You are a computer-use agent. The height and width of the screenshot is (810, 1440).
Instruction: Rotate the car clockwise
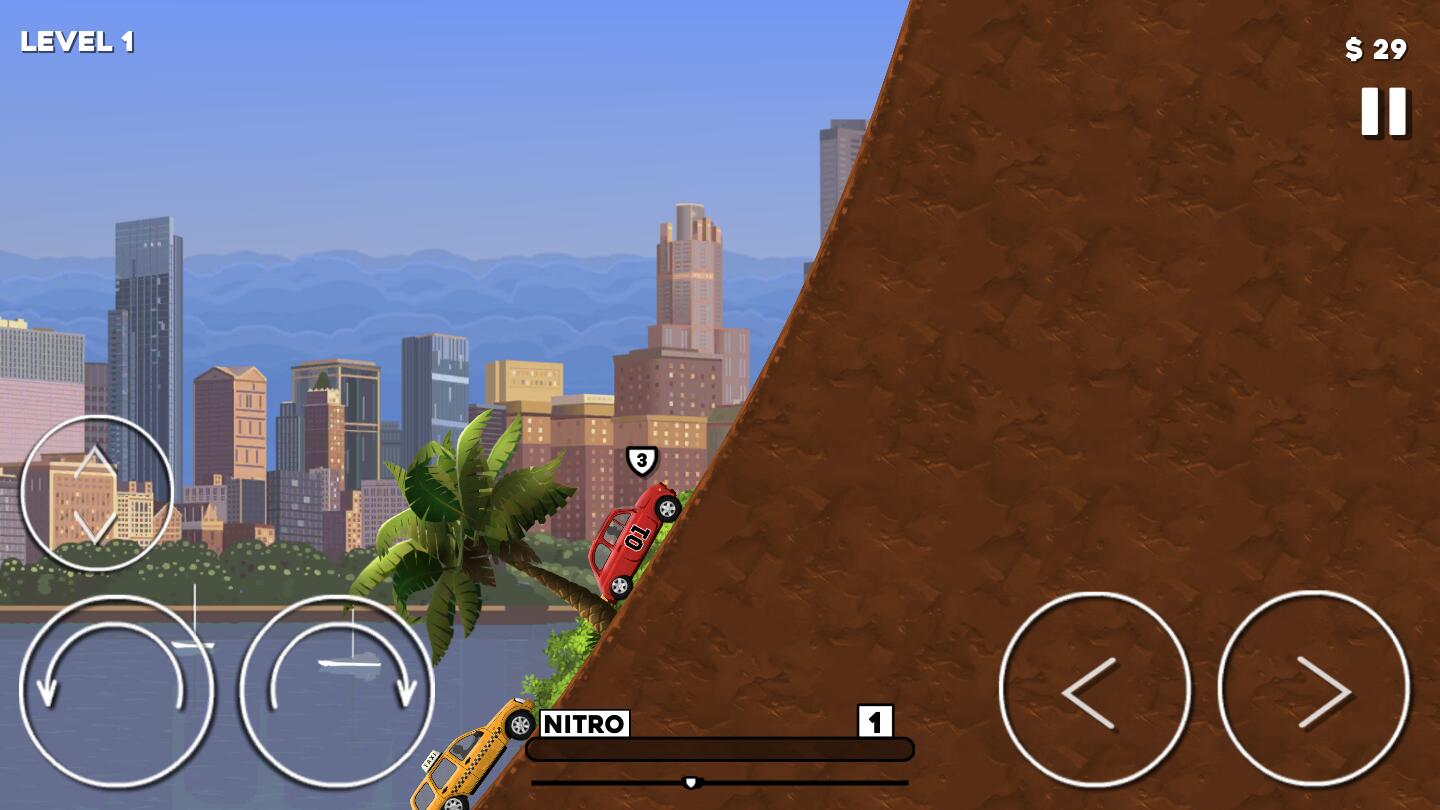(336, 691)
